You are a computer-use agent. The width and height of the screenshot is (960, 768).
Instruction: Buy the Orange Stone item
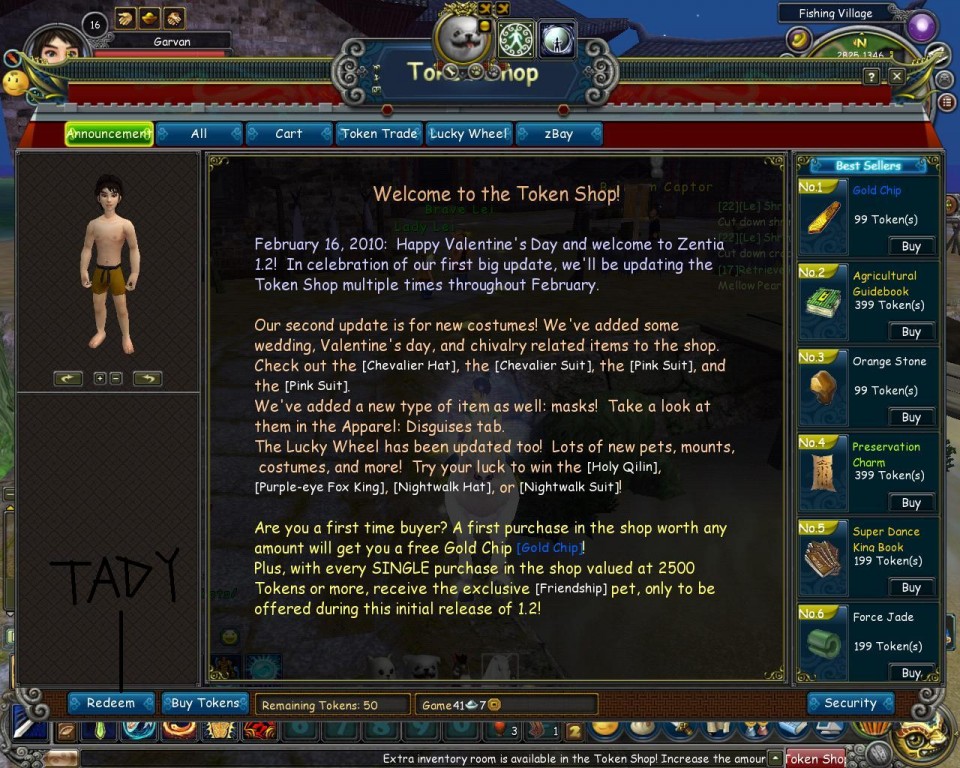tap(911, 417)
